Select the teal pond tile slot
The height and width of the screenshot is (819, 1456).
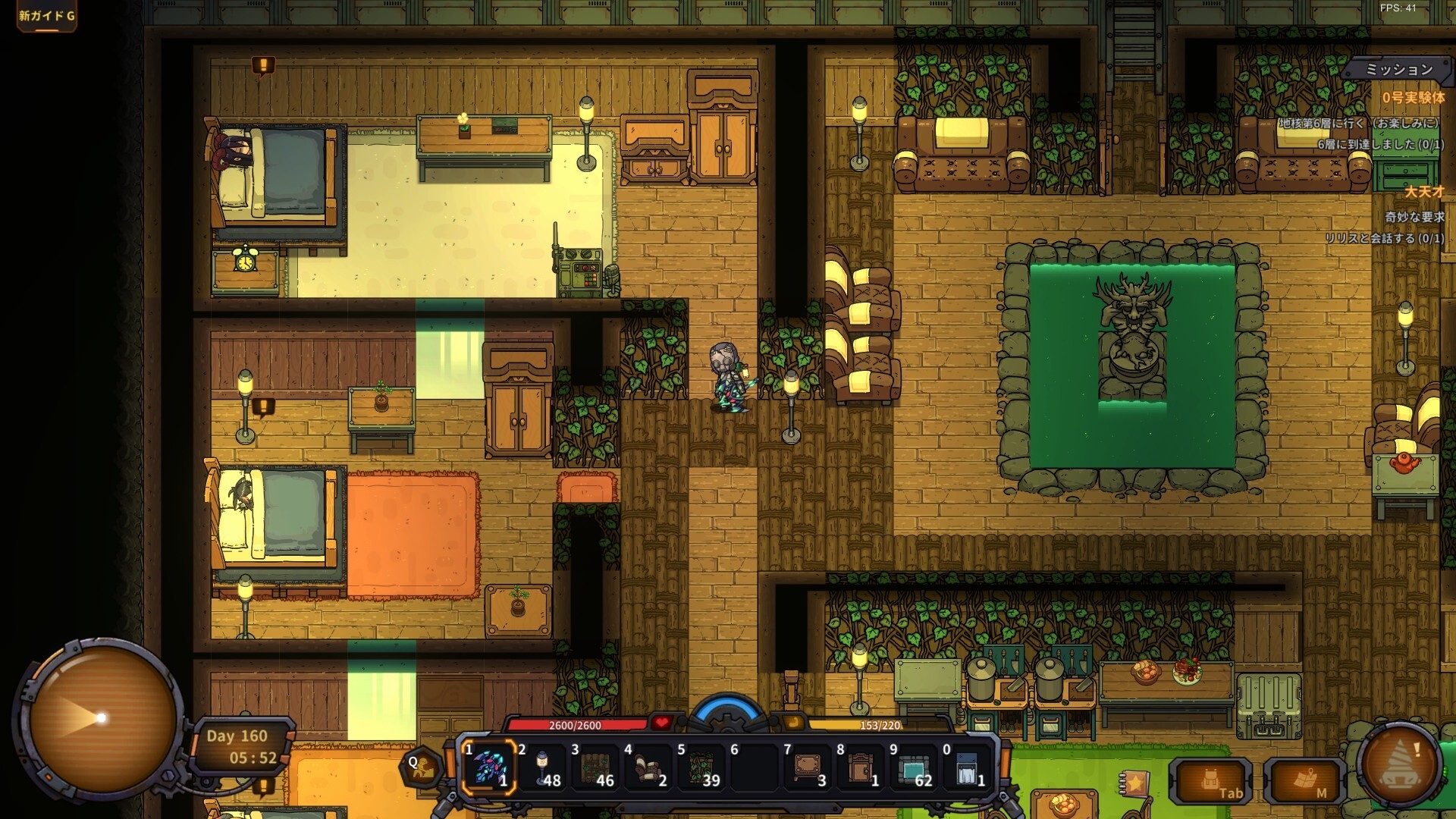pyautogui.click(x=915, y=766)
